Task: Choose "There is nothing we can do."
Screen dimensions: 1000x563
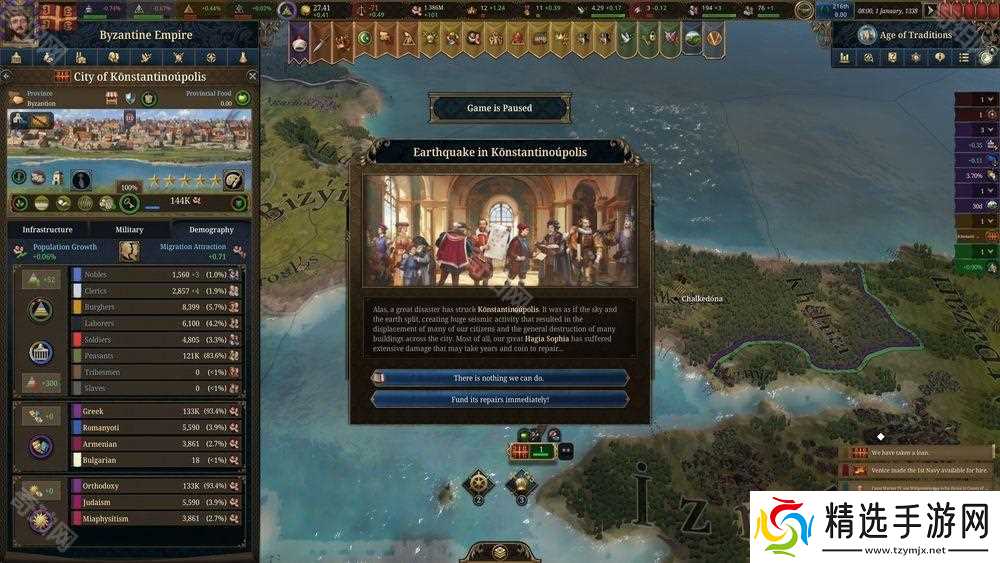Action: pyautogui.click(x=499, y=378)
